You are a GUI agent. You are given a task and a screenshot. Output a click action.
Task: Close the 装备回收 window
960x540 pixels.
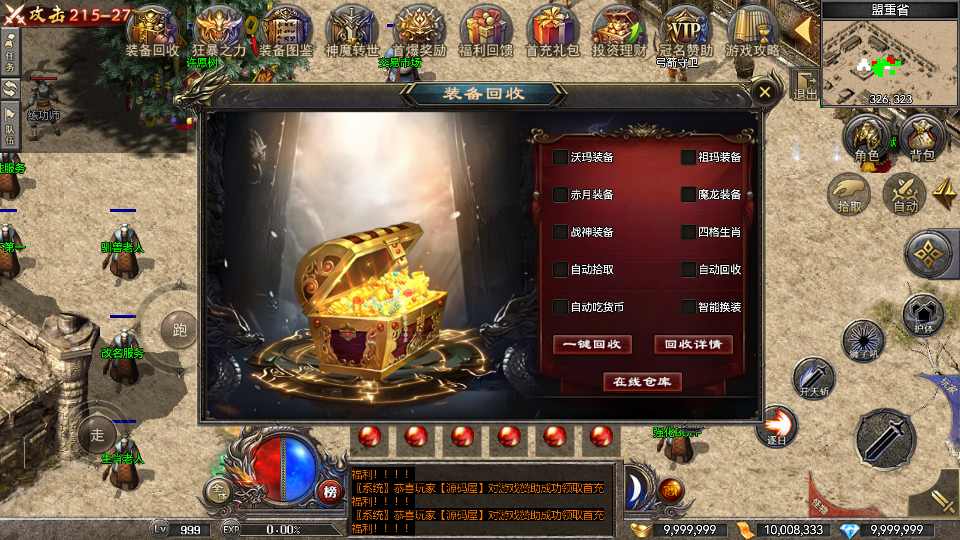pyautogui.click(x=765, y=92)
